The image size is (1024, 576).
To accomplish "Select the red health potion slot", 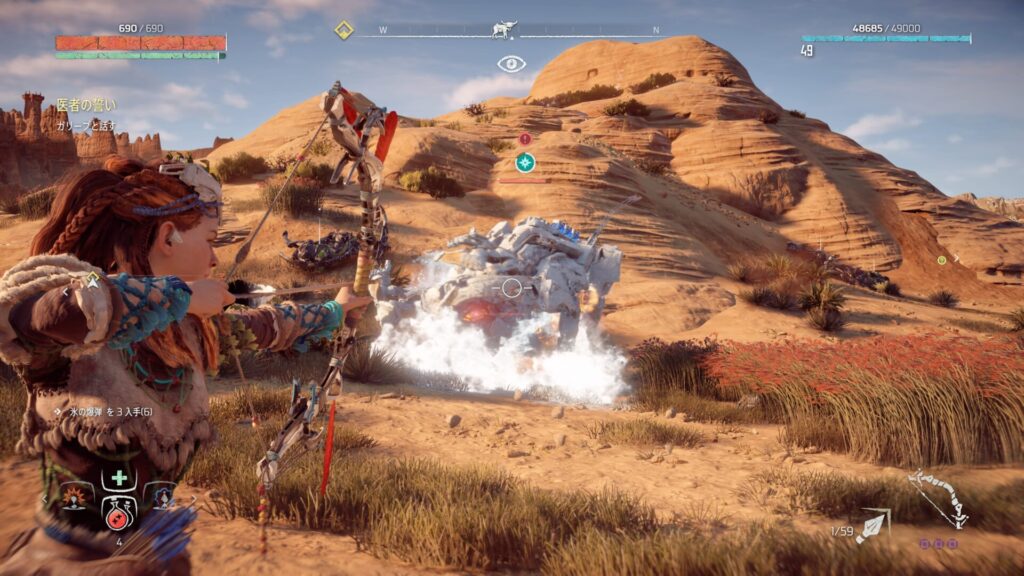I will pyautogui.click(x=118, y=513).
